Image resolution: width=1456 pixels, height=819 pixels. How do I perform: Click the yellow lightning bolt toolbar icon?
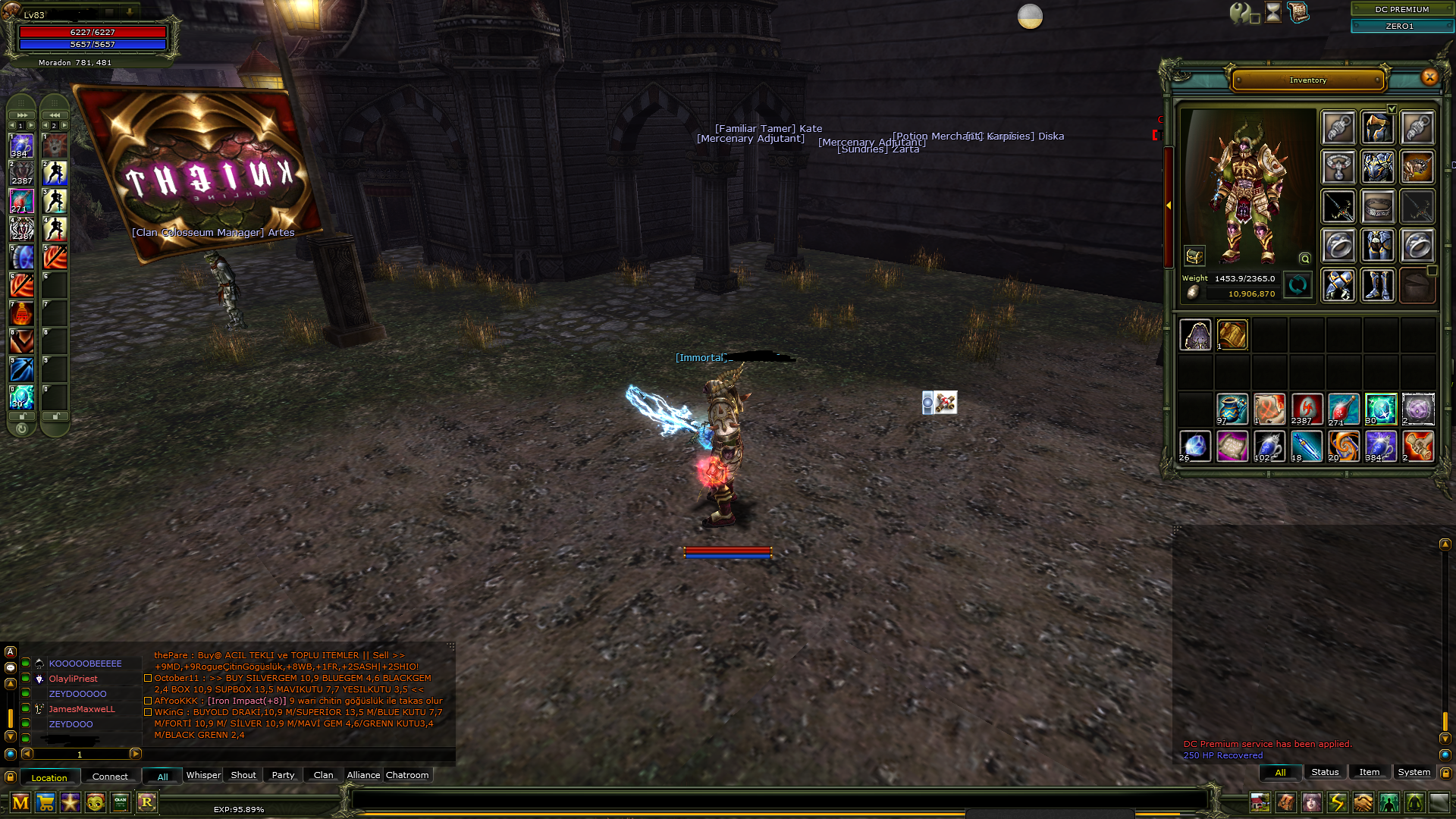coord(1337,802)
